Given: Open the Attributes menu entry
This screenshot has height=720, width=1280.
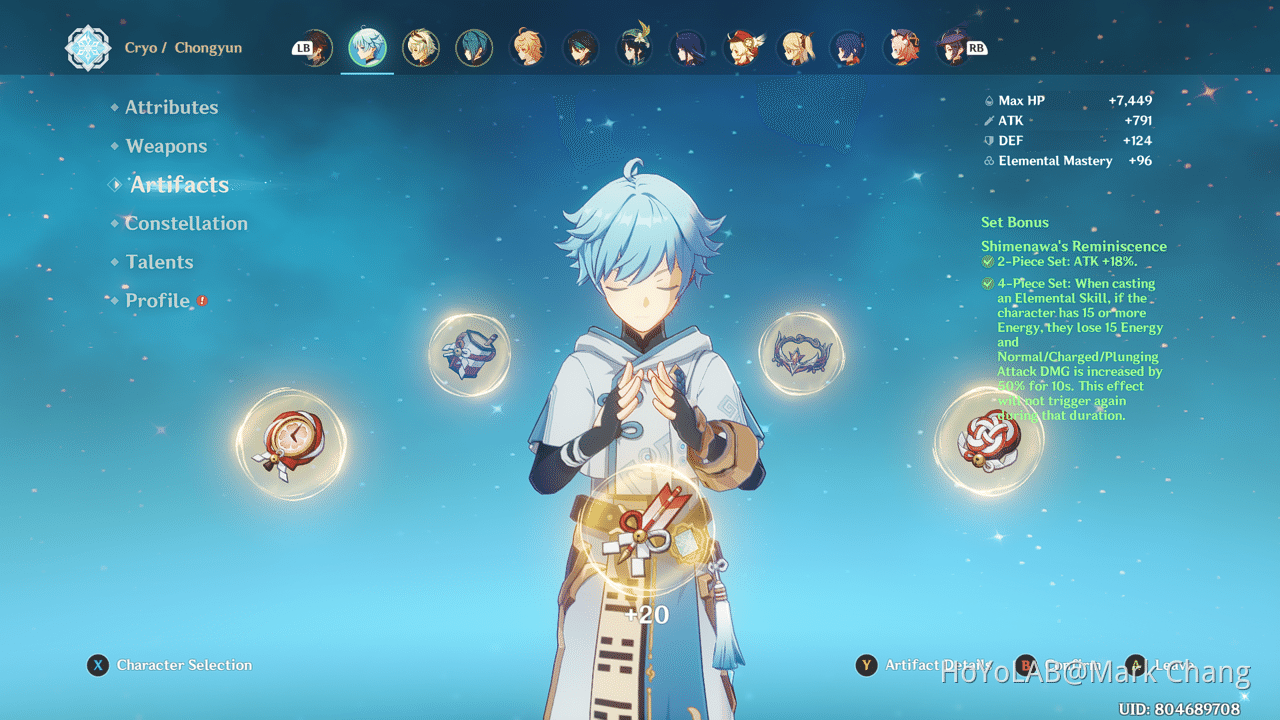Looking at the screenshot, I should [x=171, y=107].
